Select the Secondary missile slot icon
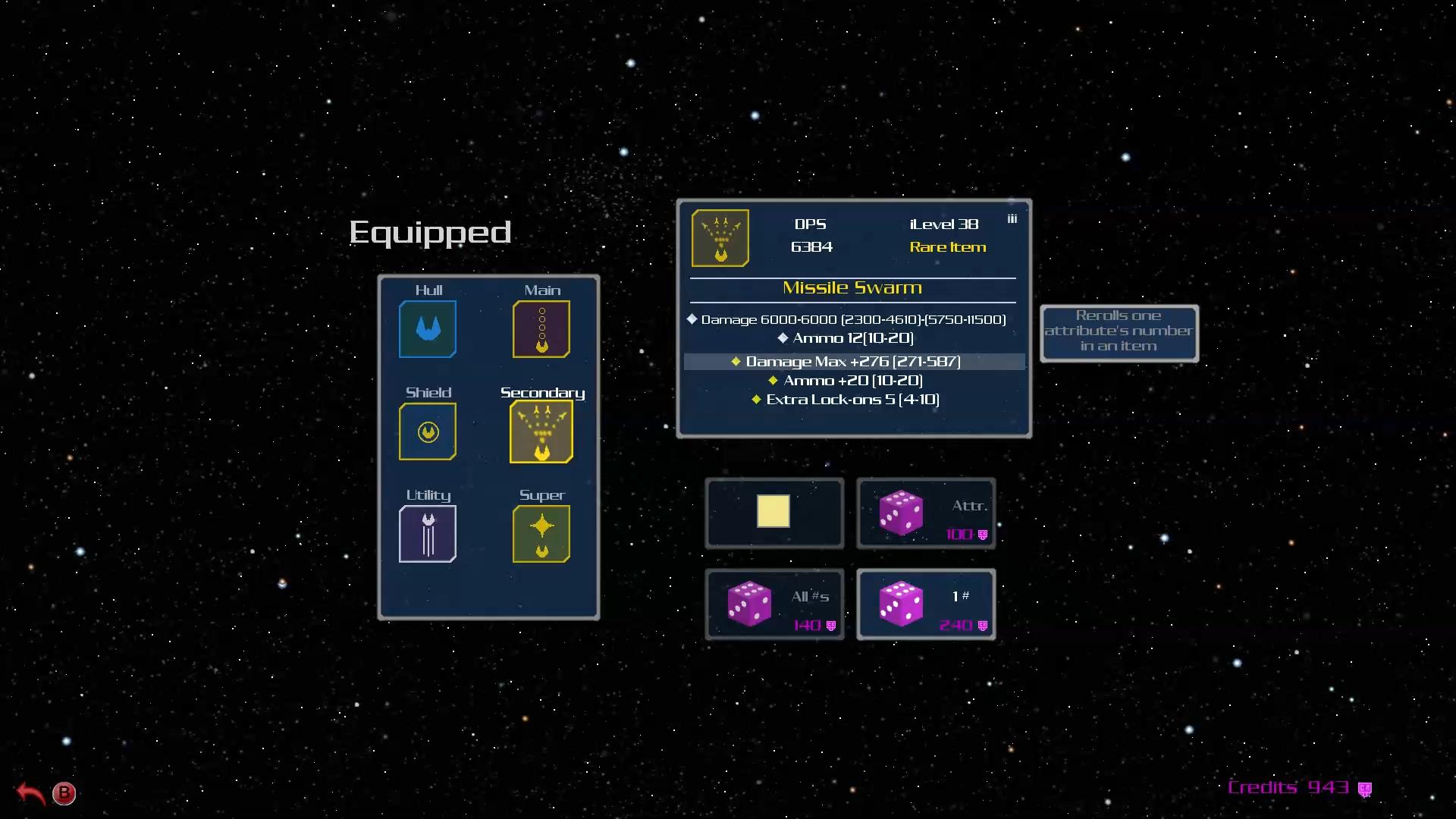The width and height of the screenshot is (1456, 819). click(541, 431)
